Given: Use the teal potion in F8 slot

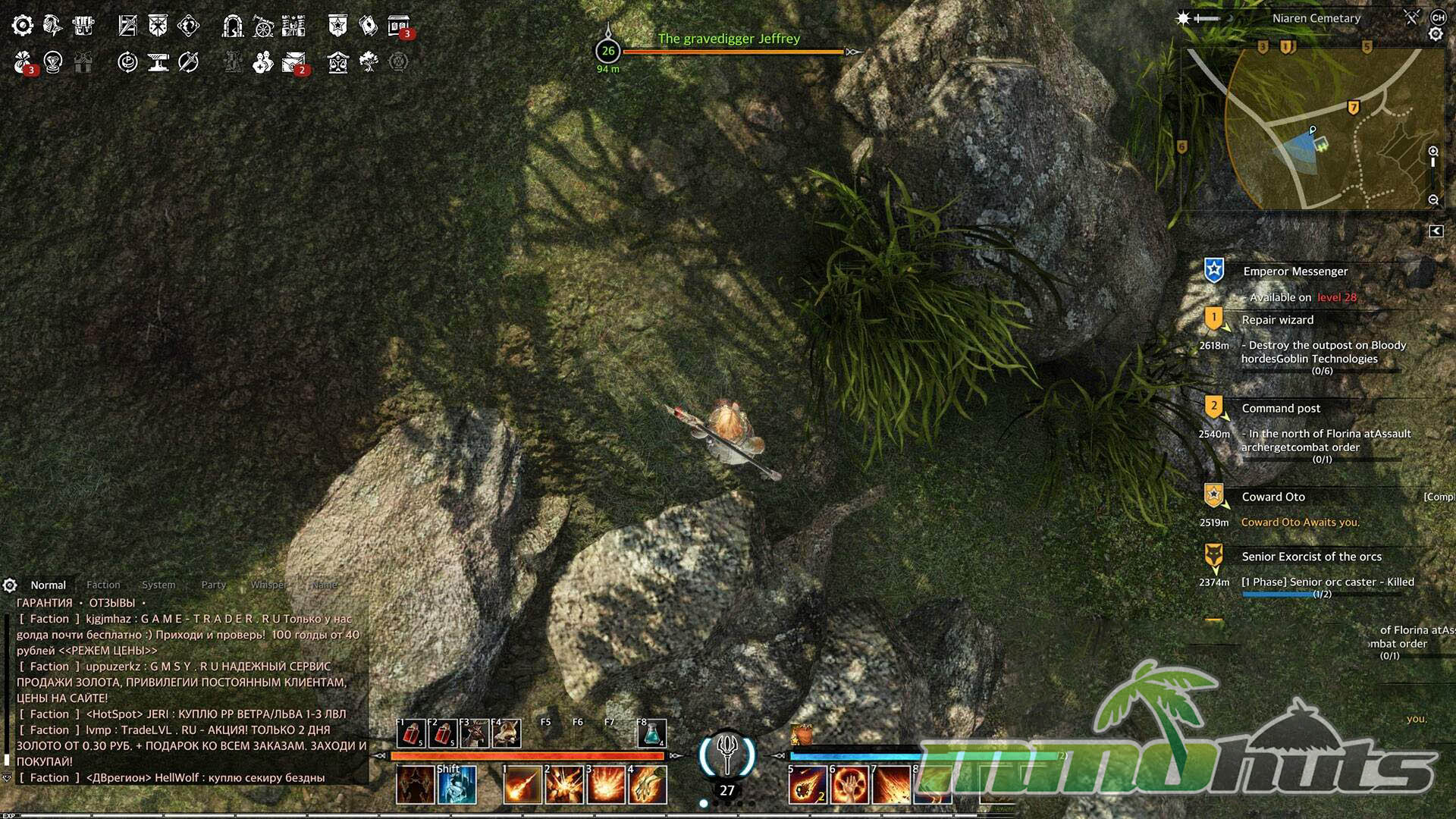Looking at the screenshot, I should (651, 733).
